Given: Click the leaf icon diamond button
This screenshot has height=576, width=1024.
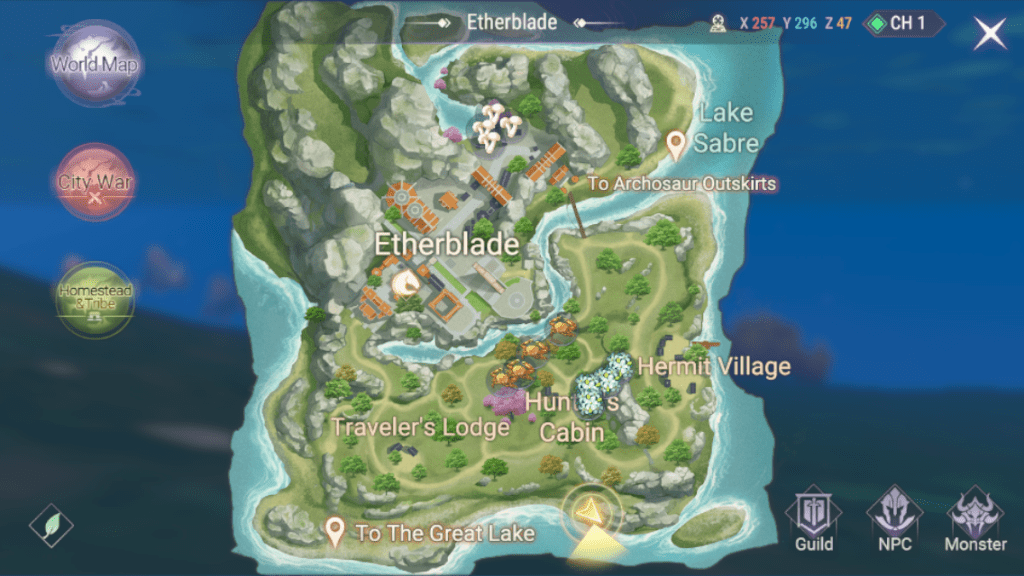Looking at the screenshot, I should [x=51, y=525].
